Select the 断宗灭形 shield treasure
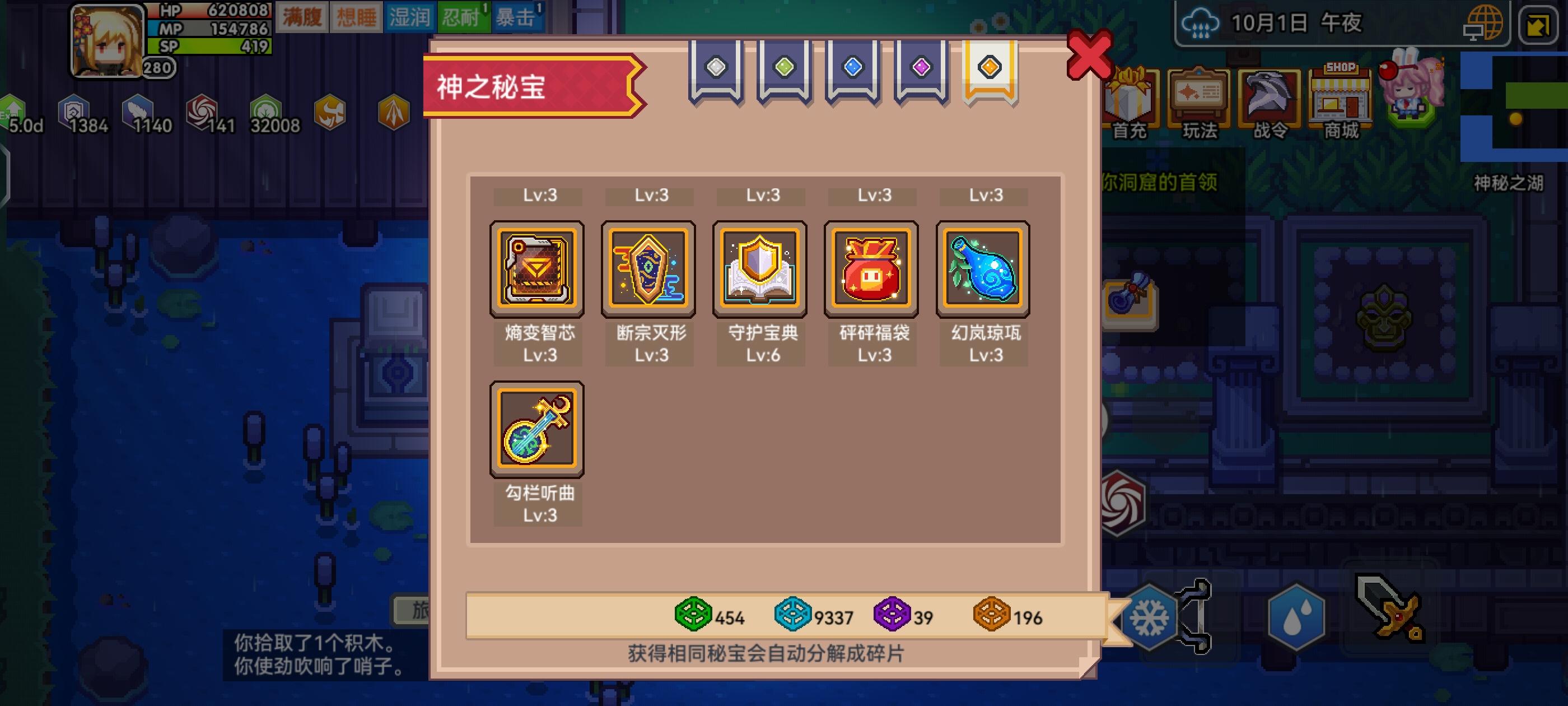Image resolution: width=1568 pixels, height=706 pixels. tap(648, 270)
